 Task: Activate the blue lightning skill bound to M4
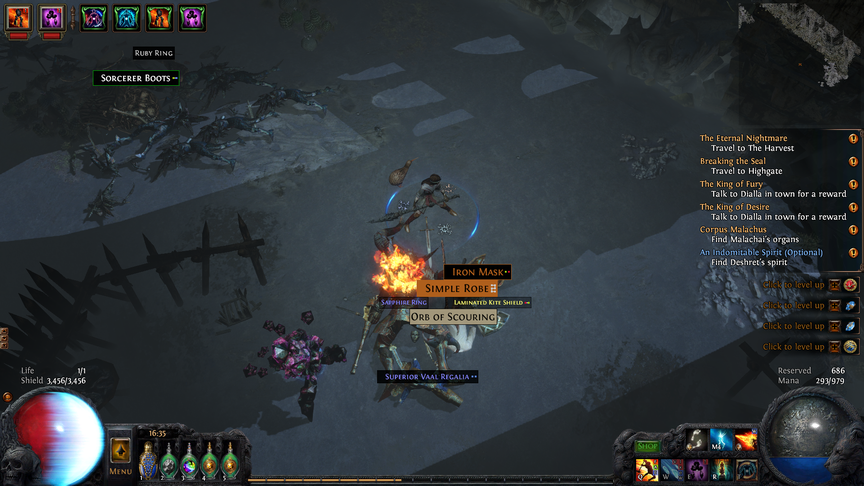(720, 441)
